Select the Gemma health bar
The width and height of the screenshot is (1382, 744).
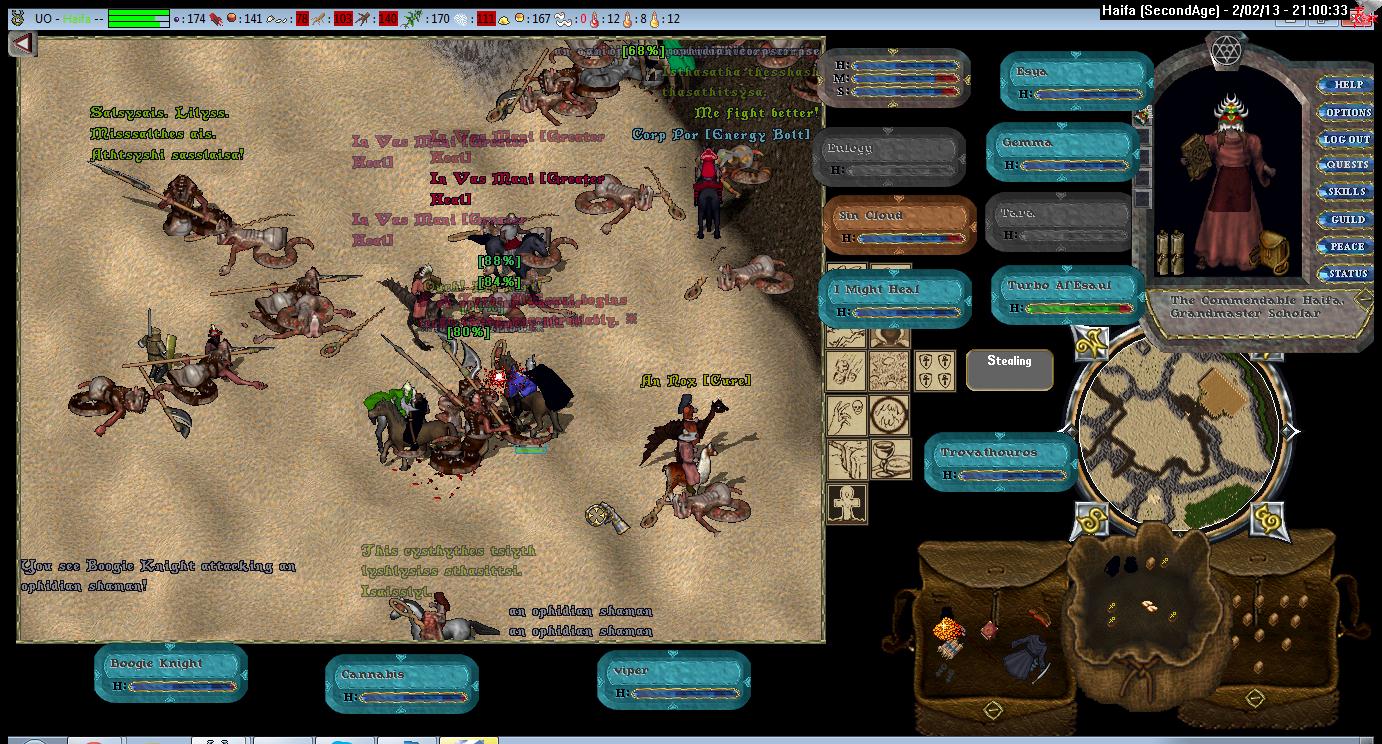click(1063, 153)
